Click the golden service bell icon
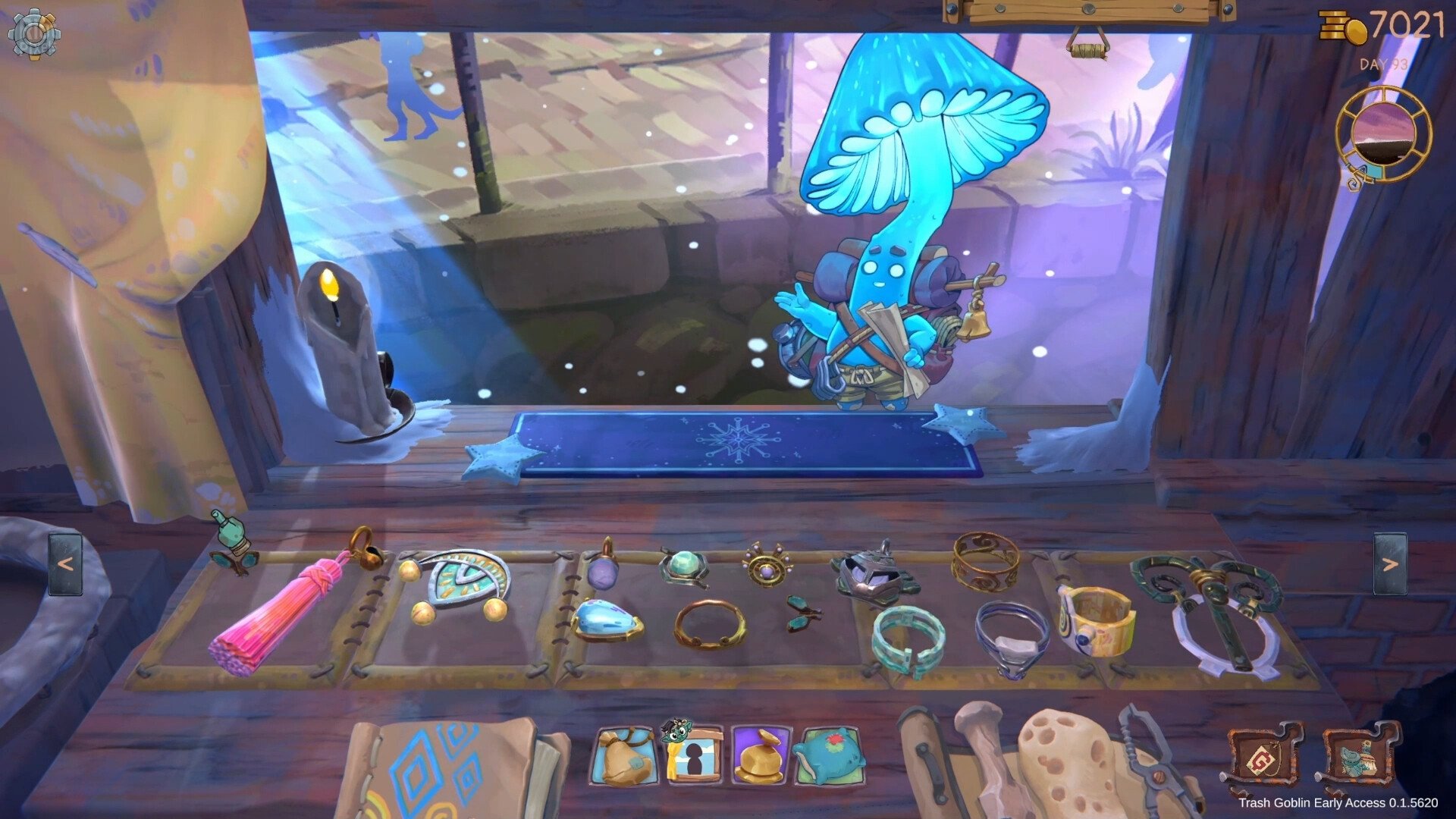The width and height of the screenshot is (1456, 819). (x=761, y=756)
